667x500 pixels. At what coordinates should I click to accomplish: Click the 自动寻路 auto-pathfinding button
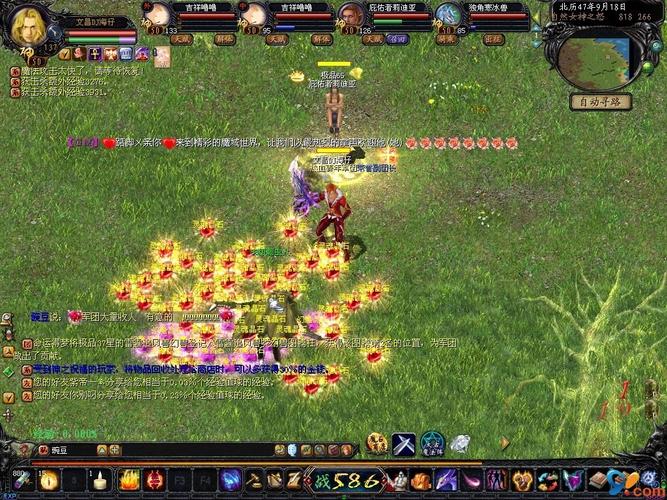click(x=601, y=101)
